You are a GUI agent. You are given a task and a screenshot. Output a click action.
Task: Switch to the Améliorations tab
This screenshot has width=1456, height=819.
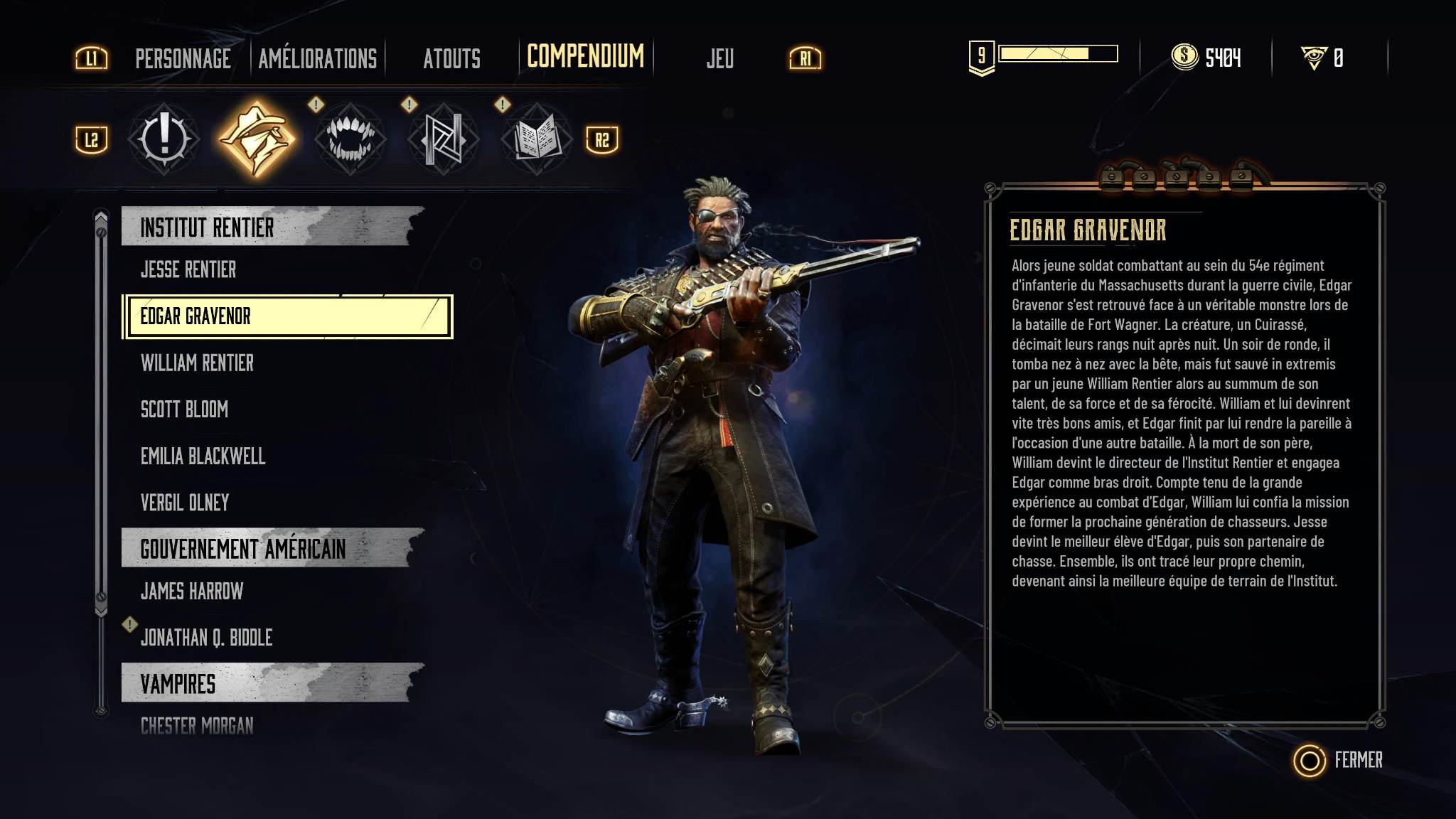(317, 58)
